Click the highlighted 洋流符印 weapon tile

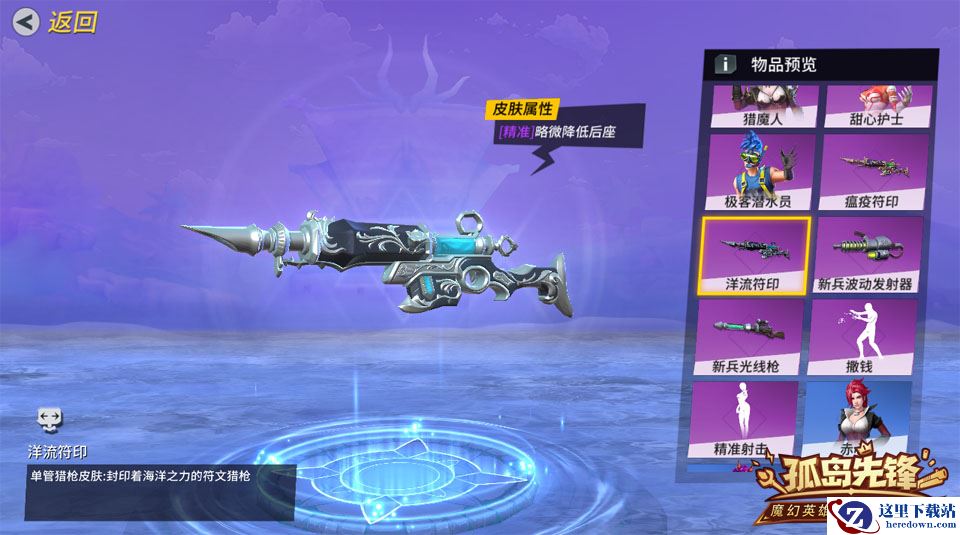[x=755, y=255]
